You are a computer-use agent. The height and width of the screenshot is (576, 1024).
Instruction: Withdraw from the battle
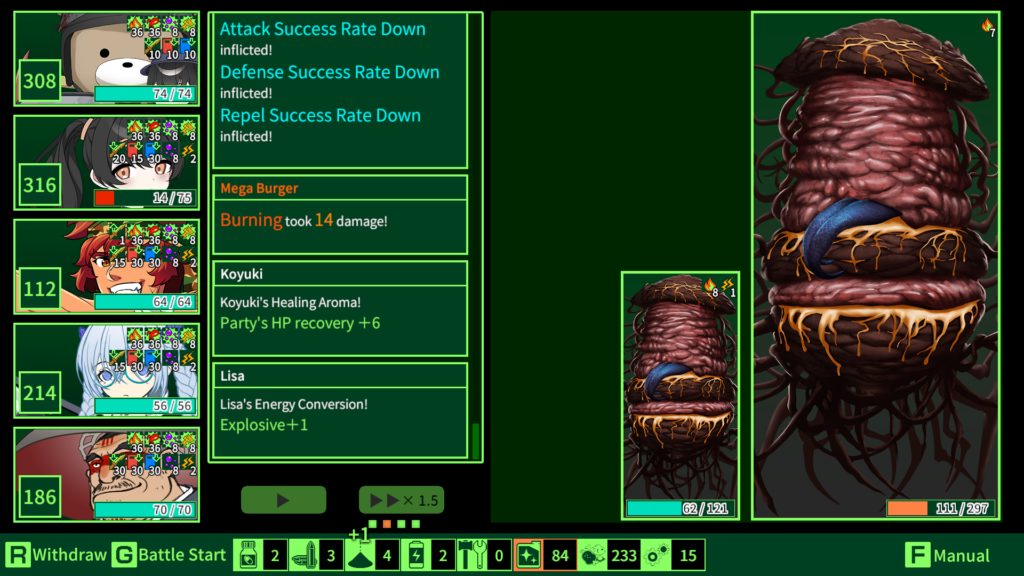[56, 555]
